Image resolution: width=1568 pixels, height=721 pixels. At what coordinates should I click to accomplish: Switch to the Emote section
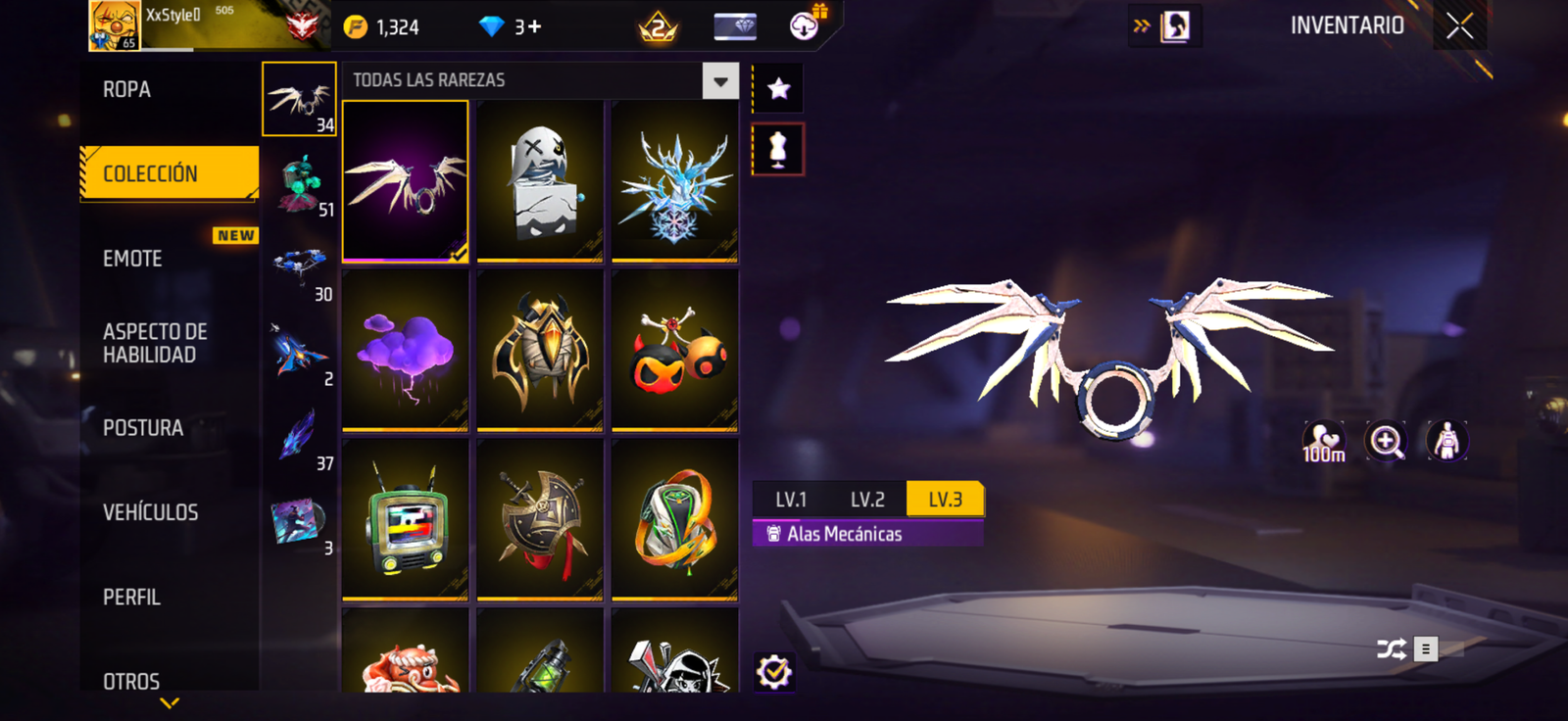tap(133, 259)
